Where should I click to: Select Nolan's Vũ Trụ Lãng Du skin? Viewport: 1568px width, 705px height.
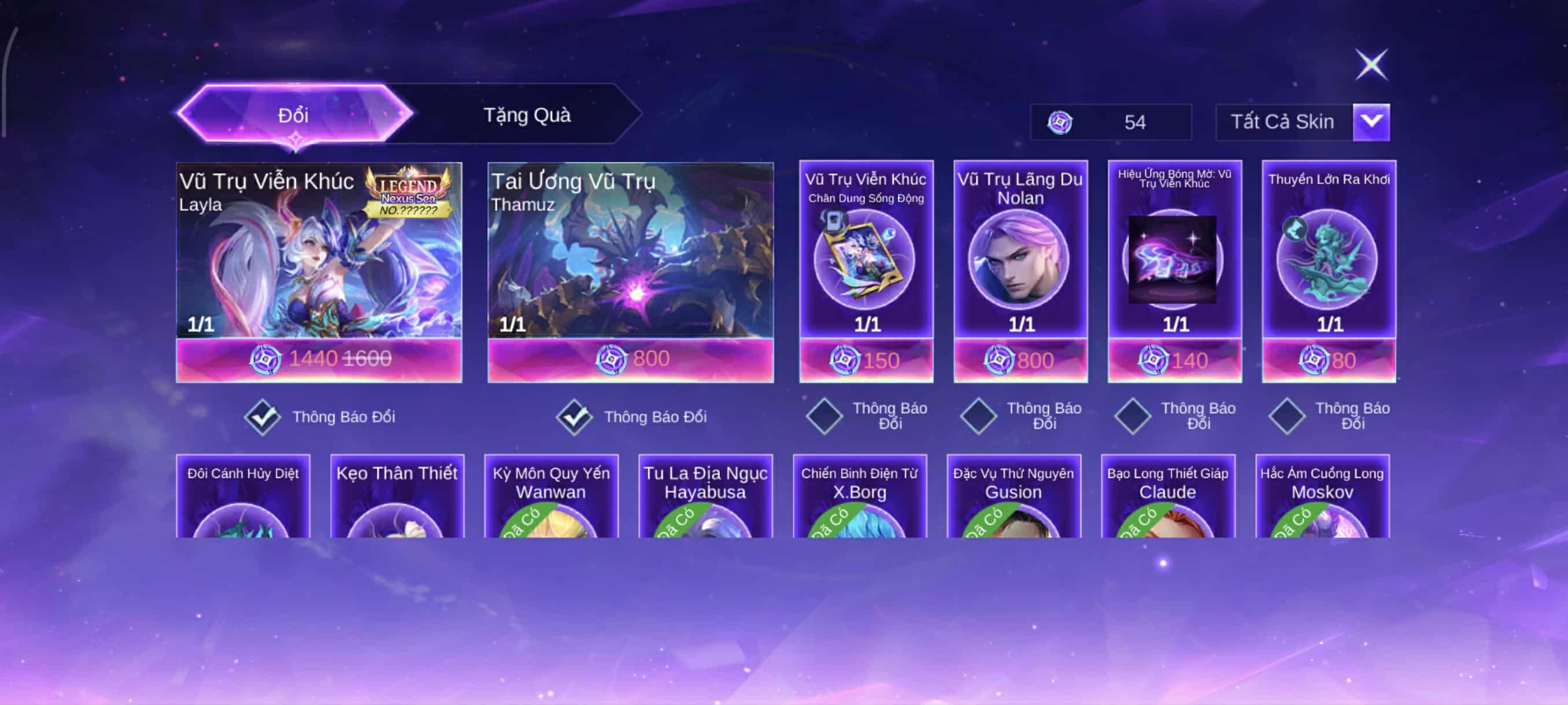(1020, 258)
